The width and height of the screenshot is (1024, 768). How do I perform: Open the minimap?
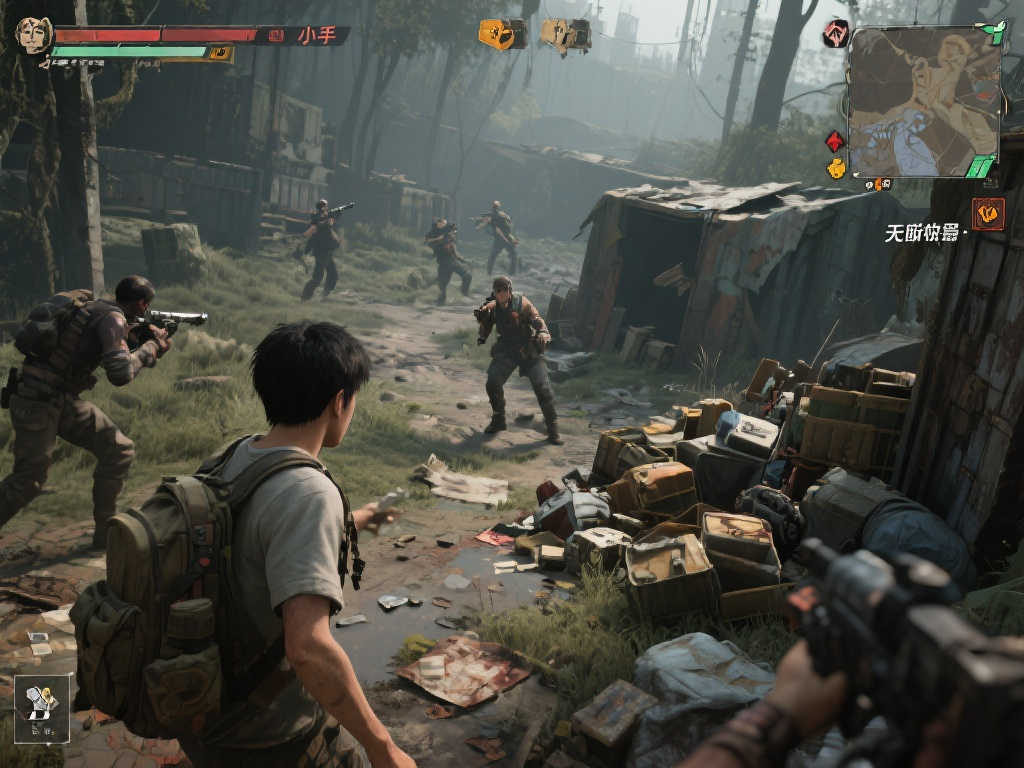point(923,101)
